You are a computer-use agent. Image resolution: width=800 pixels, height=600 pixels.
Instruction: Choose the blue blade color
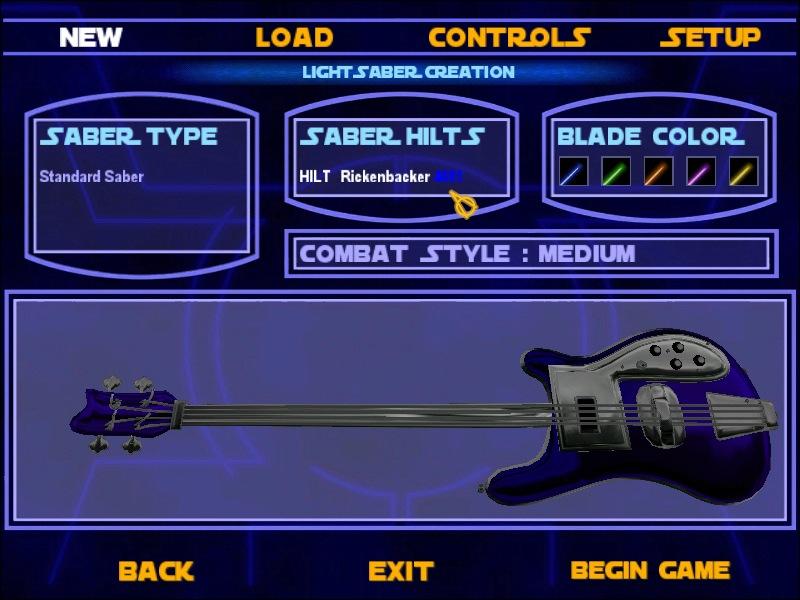point(573,172)
